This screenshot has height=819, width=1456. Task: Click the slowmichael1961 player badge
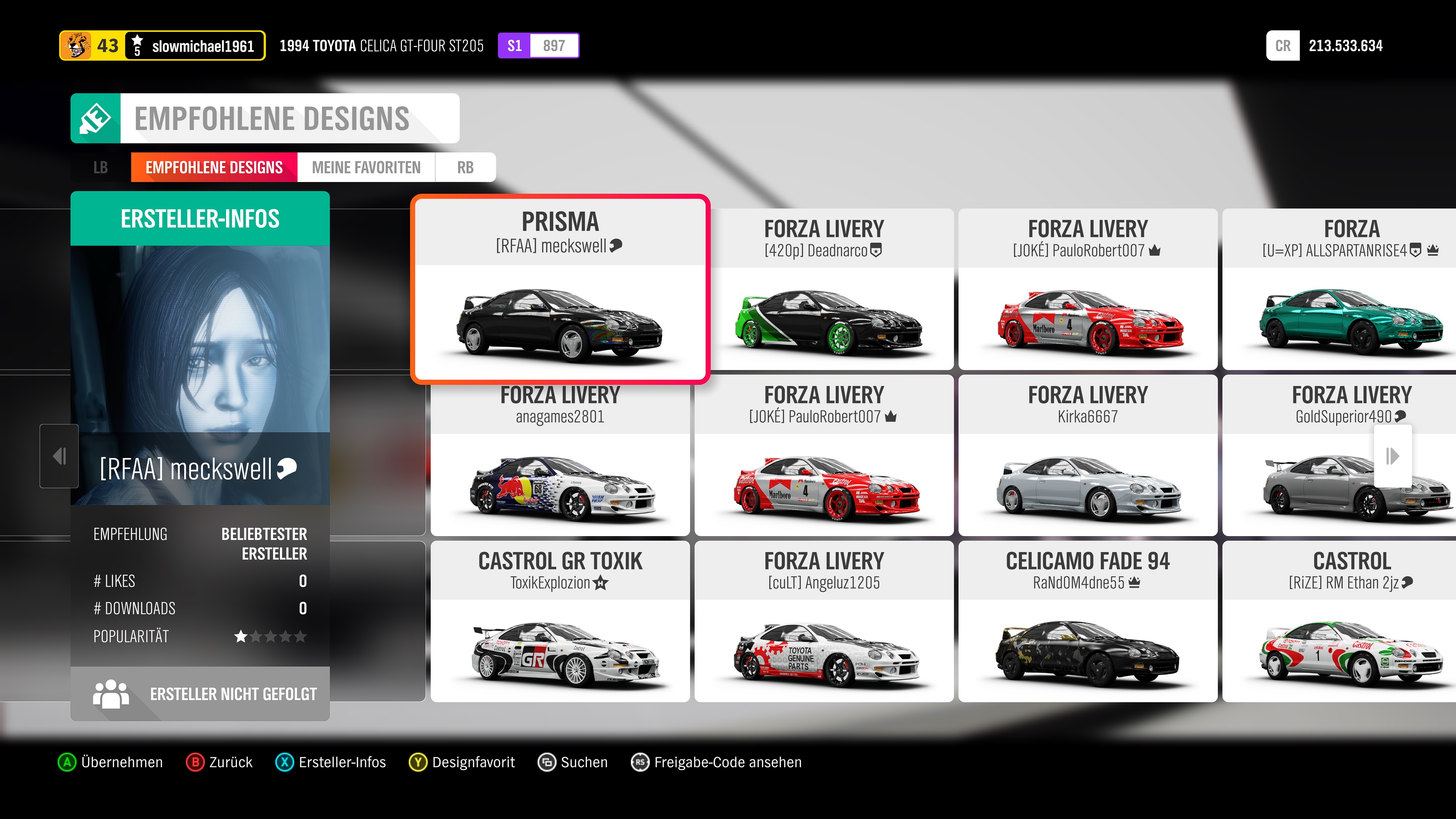point(162,46)
